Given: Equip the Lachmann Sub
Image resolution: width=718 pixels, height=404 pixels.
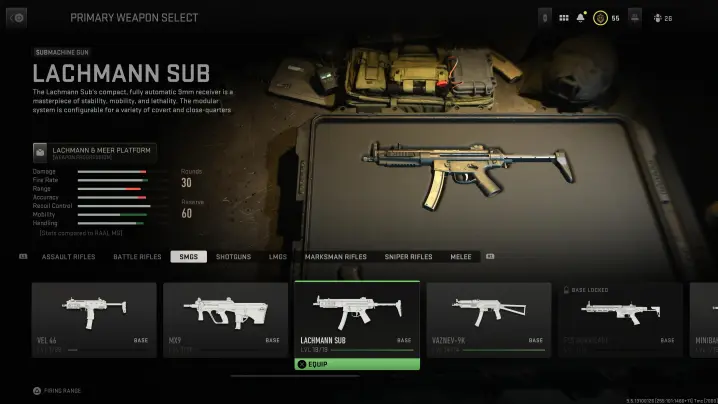Looking at the screenshot, I should 356,364.
